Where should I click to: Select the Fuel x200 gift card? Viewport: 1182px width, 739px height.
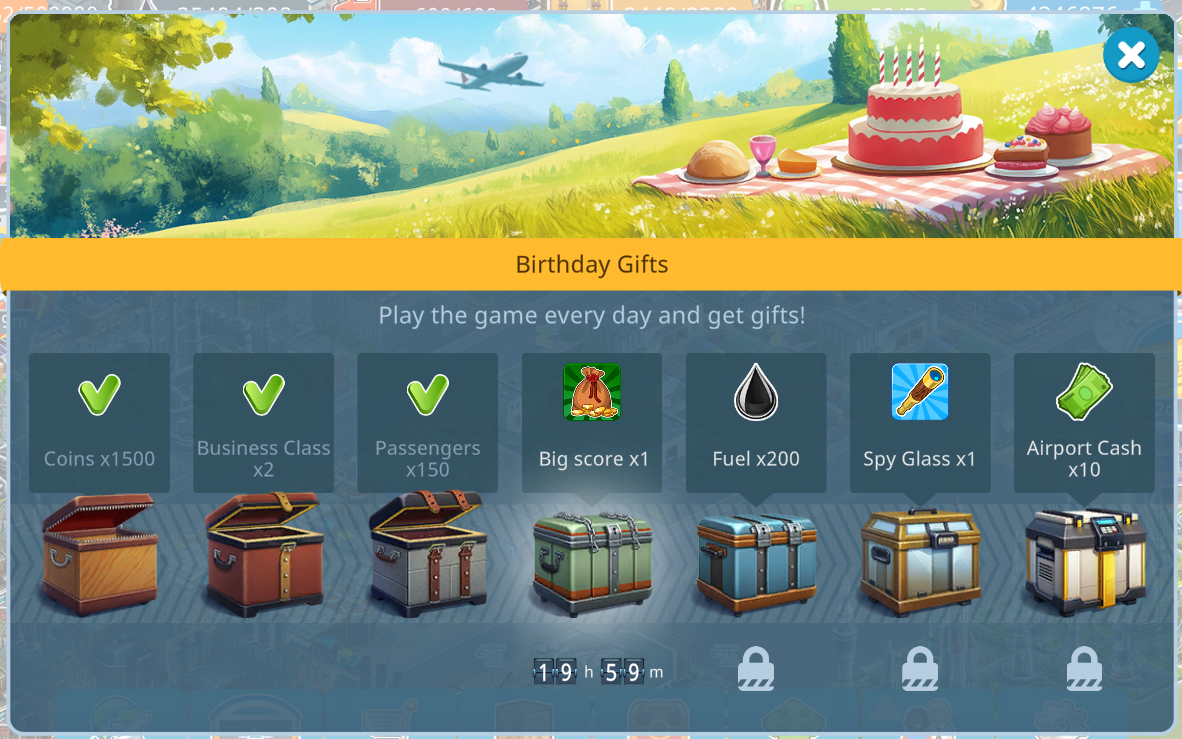(756, 422)
